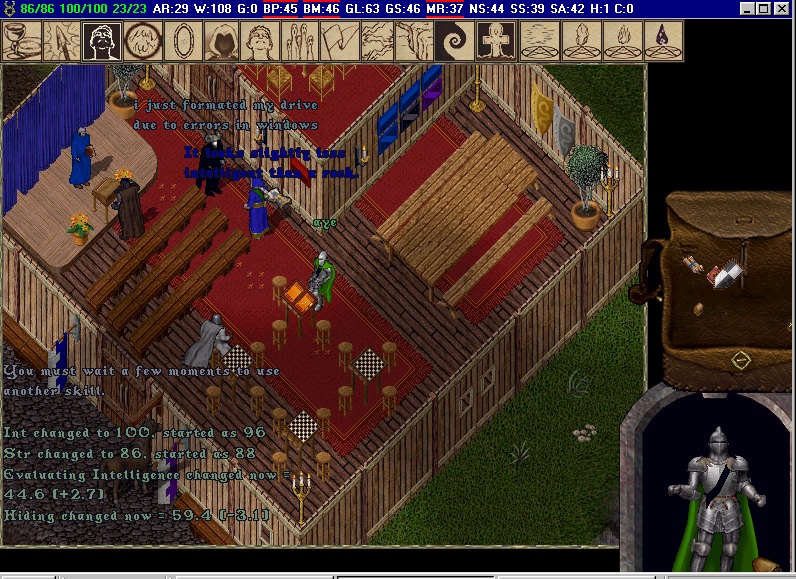Activate the arrowhead skill icon
Viewport: 796px width, 579px height.
[x=62, y=41]
